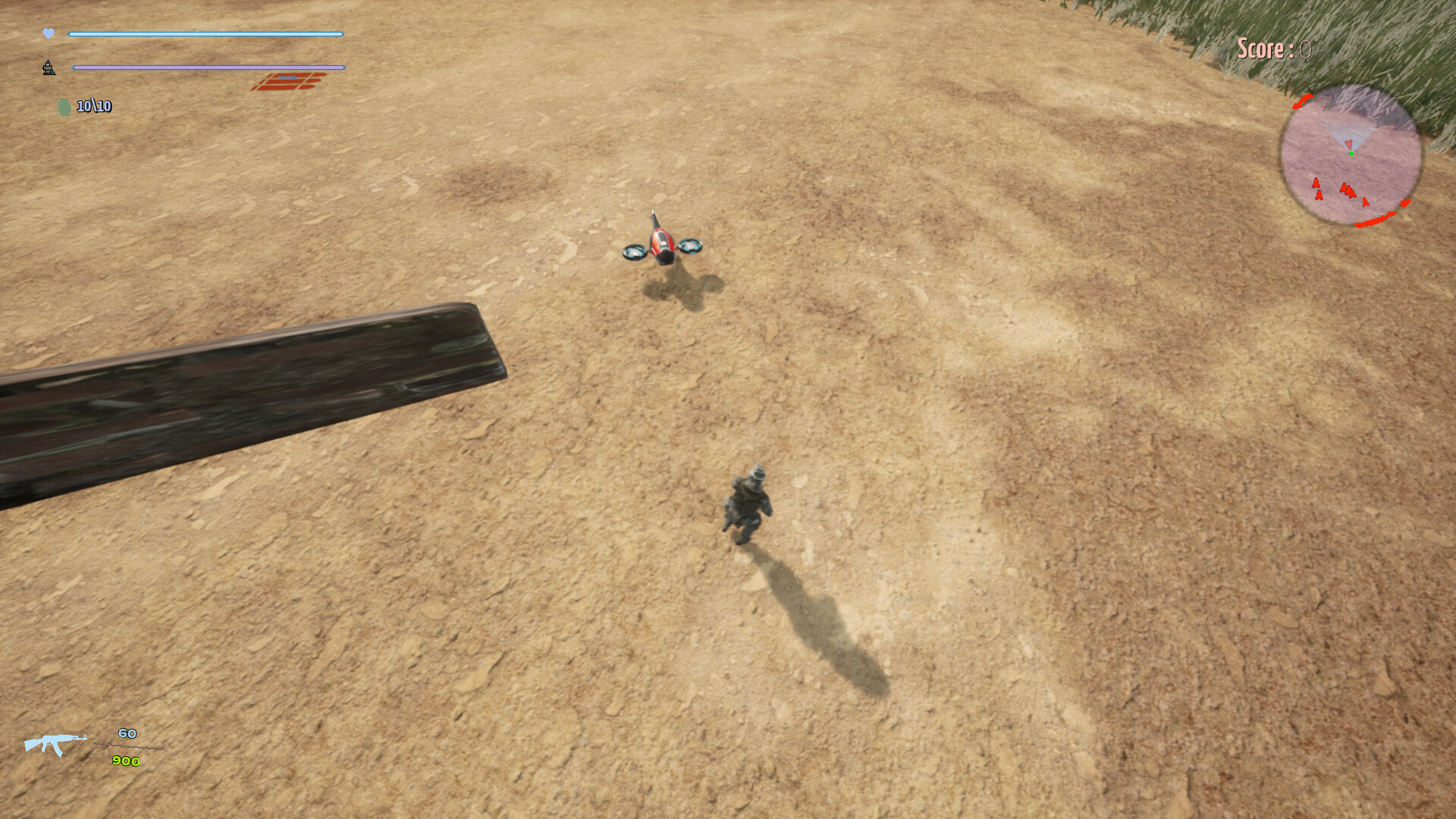Click the green player dot on the minimap

coord(1351,152)
